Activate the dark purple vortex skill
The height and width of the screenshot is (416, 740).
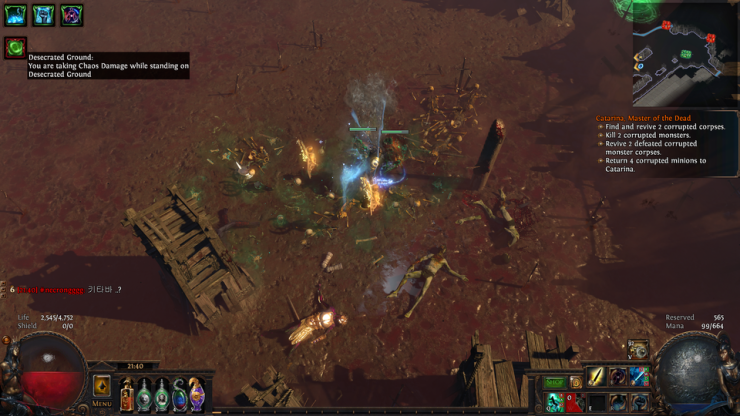tap(618, 377)
